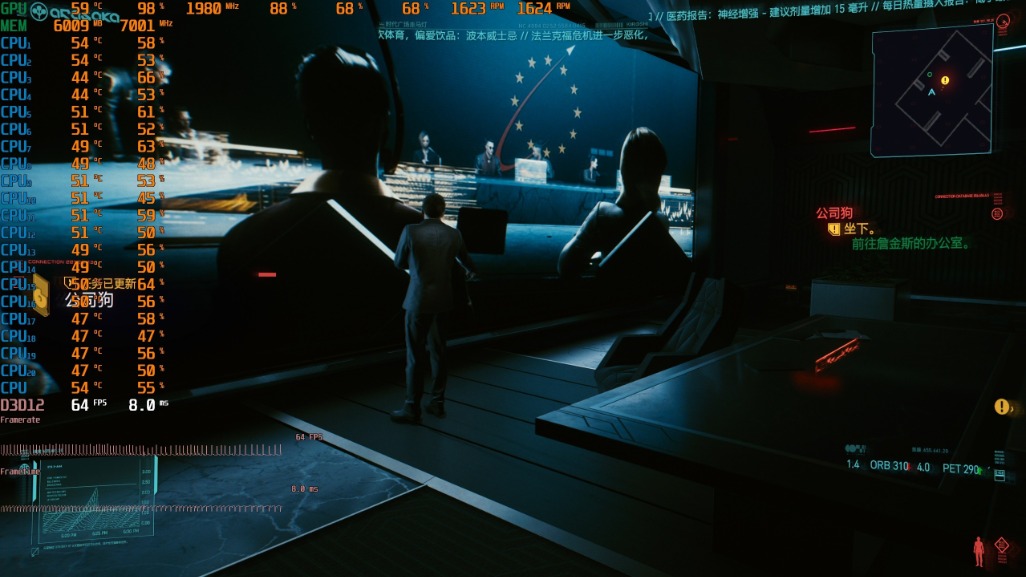Open the minimap in the corner
This screenshot has width=1026, height=577.
931,92
